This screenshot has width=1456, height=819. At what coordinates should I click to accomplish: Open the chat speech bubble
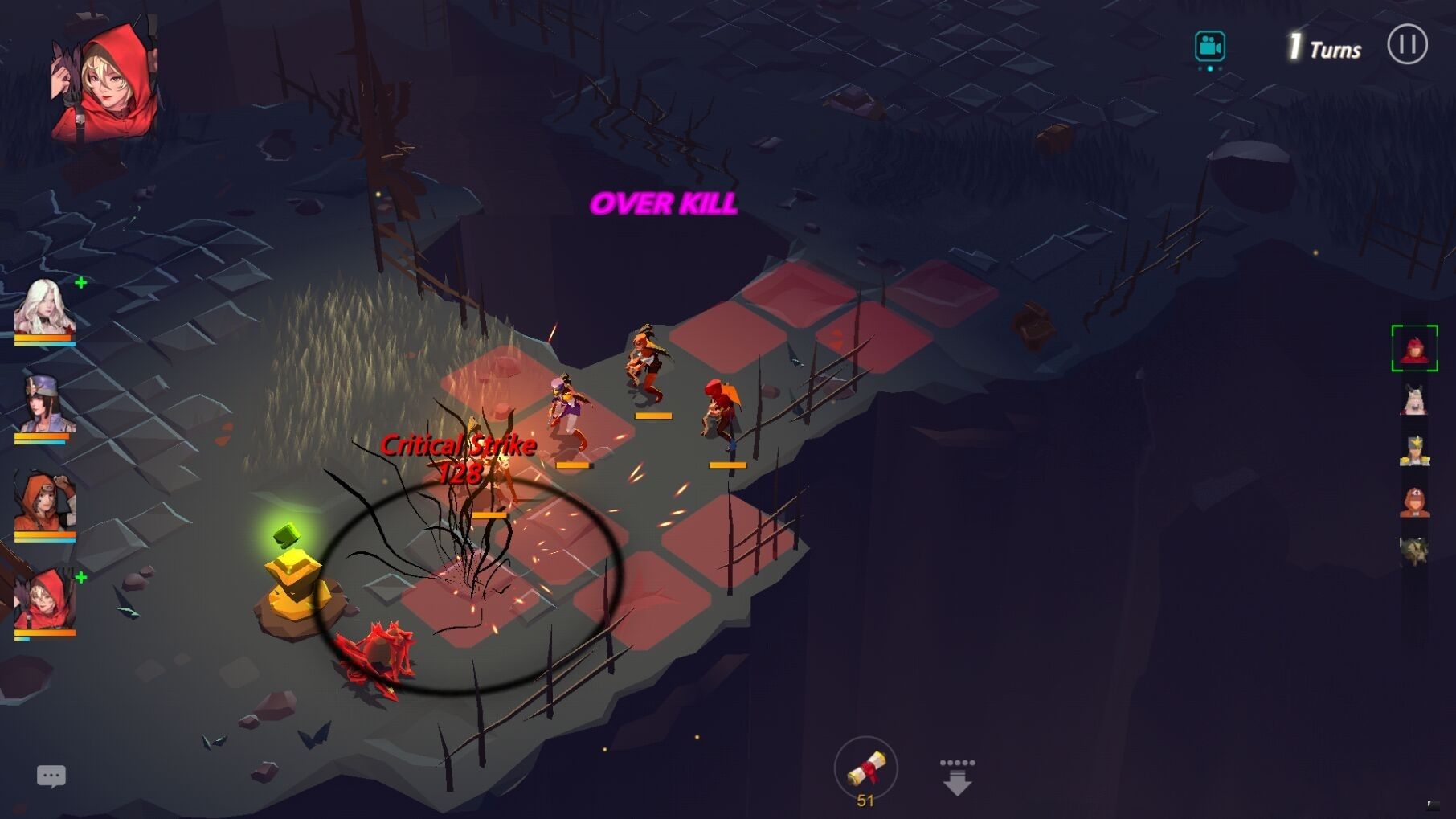click(51, 776)
